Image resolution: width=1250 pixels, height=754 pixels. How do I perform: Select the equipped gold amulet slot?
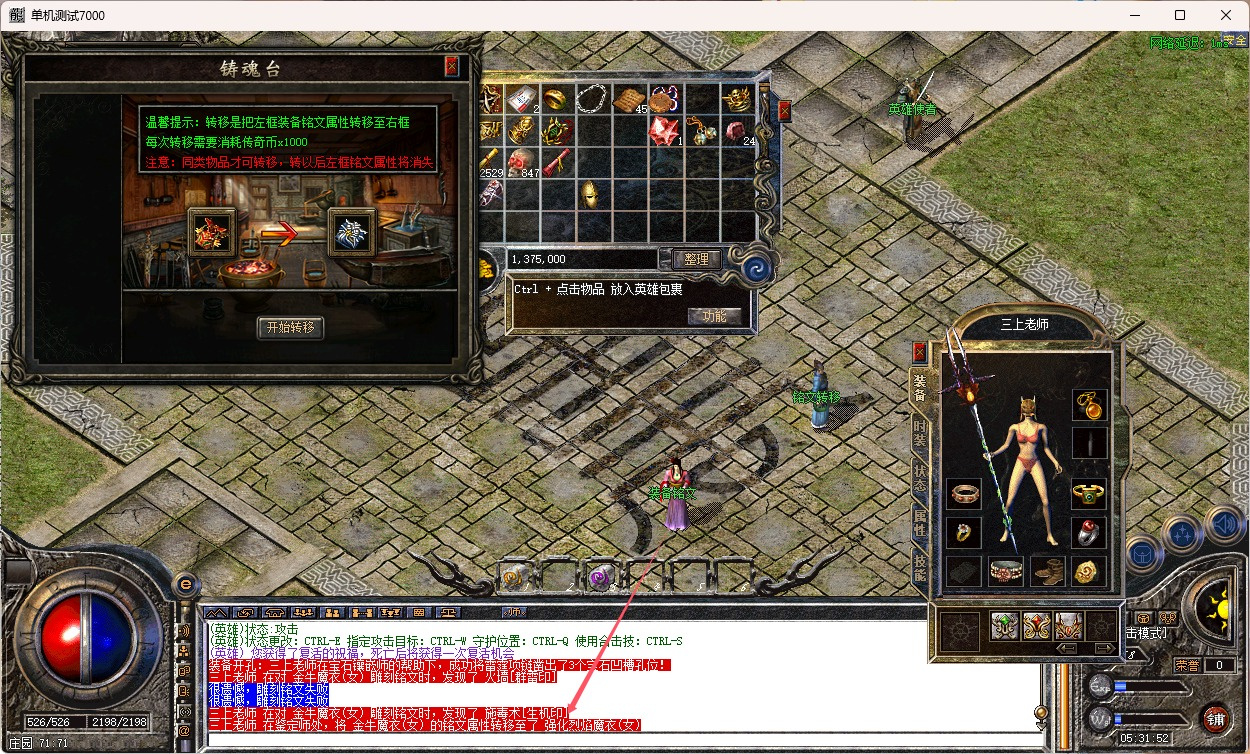(x=1090, y=405)
